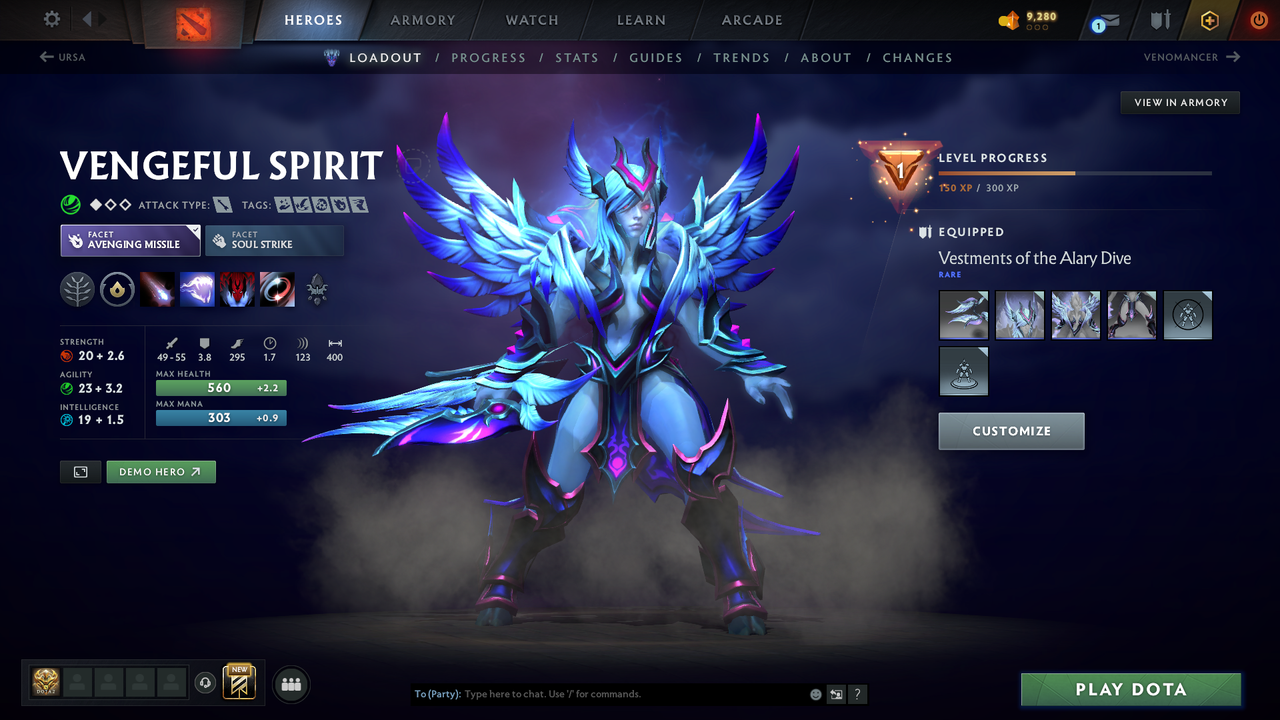Switch to the STATS tab
Viewport: 1280px width, 720px height.
[x=577, y=57]
